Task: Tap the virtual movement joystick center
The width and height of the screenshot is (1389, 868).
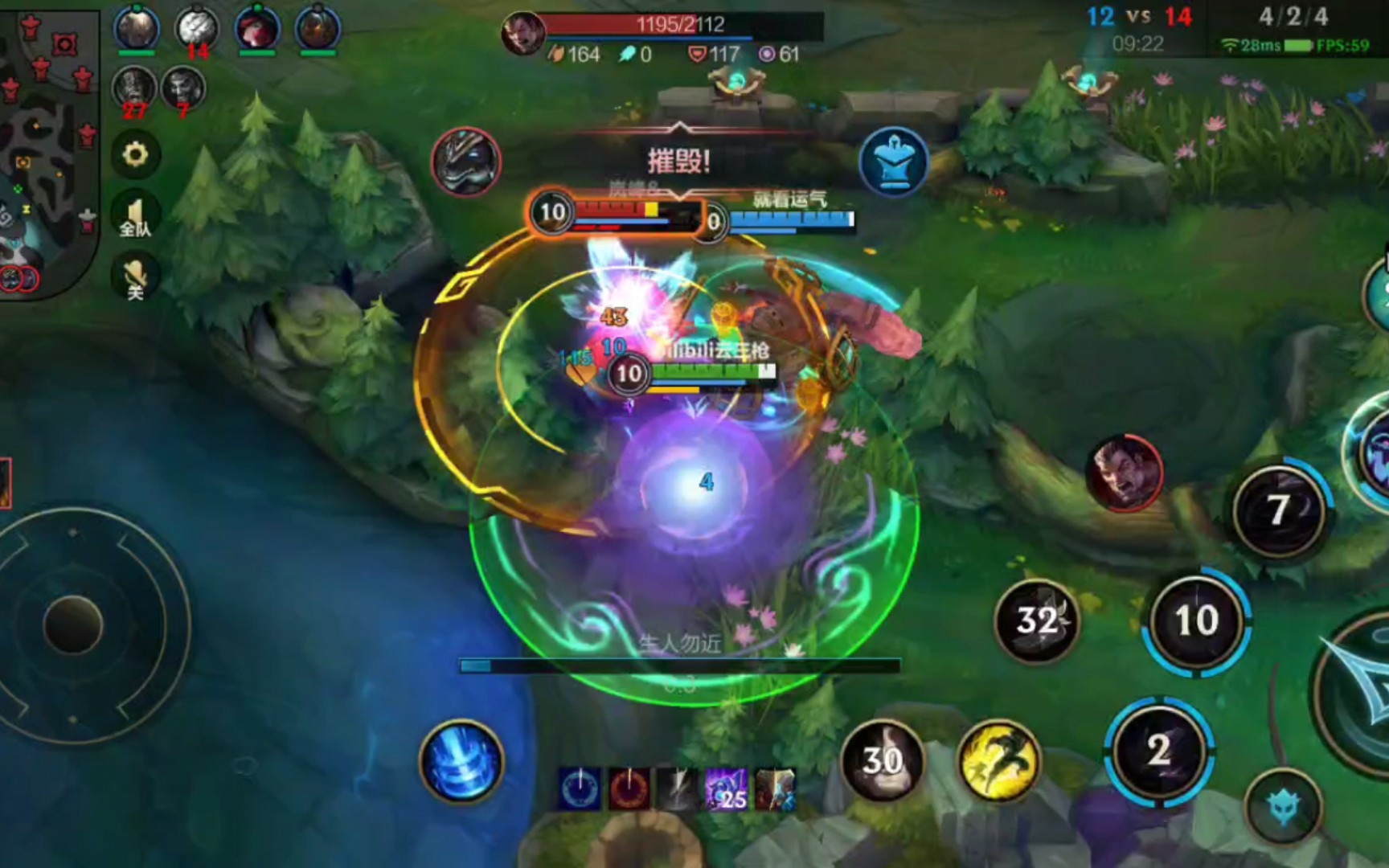Action: 73,624
